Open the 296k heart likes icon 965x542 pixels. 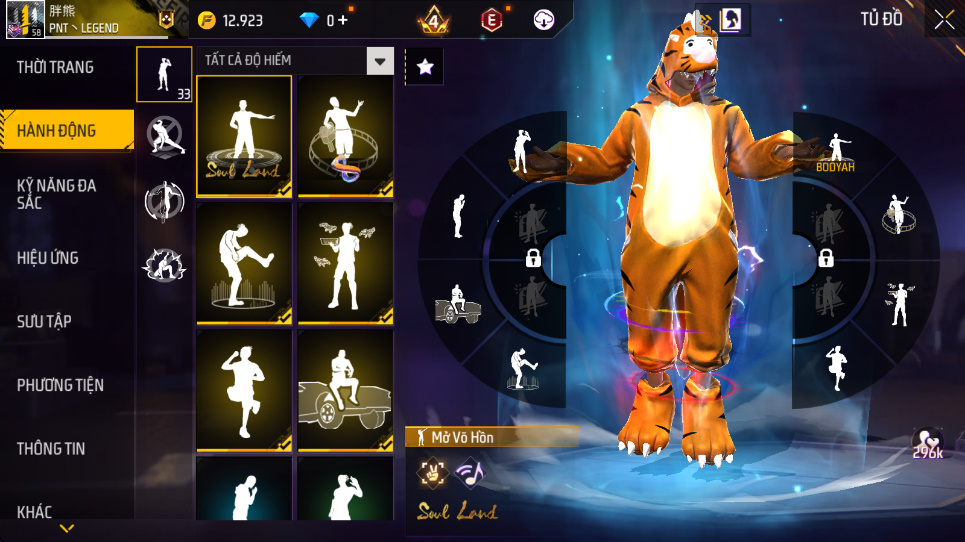tap(927, 445)
